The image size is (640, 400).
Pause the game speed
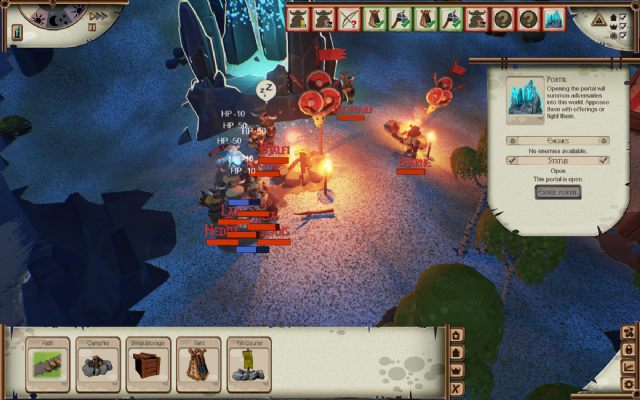point(92,27)
